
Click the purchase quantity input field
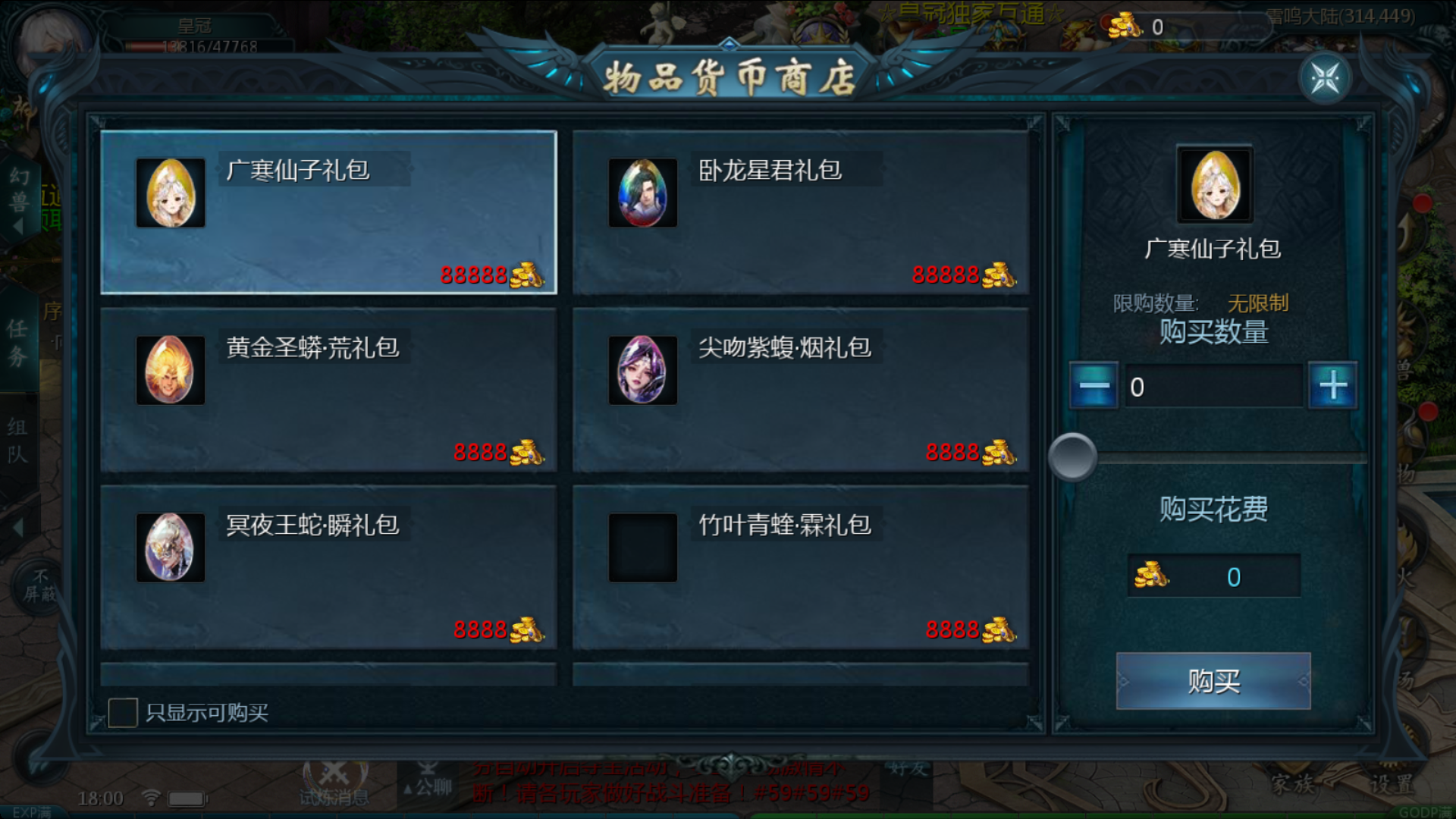(x=1213, y=387)
